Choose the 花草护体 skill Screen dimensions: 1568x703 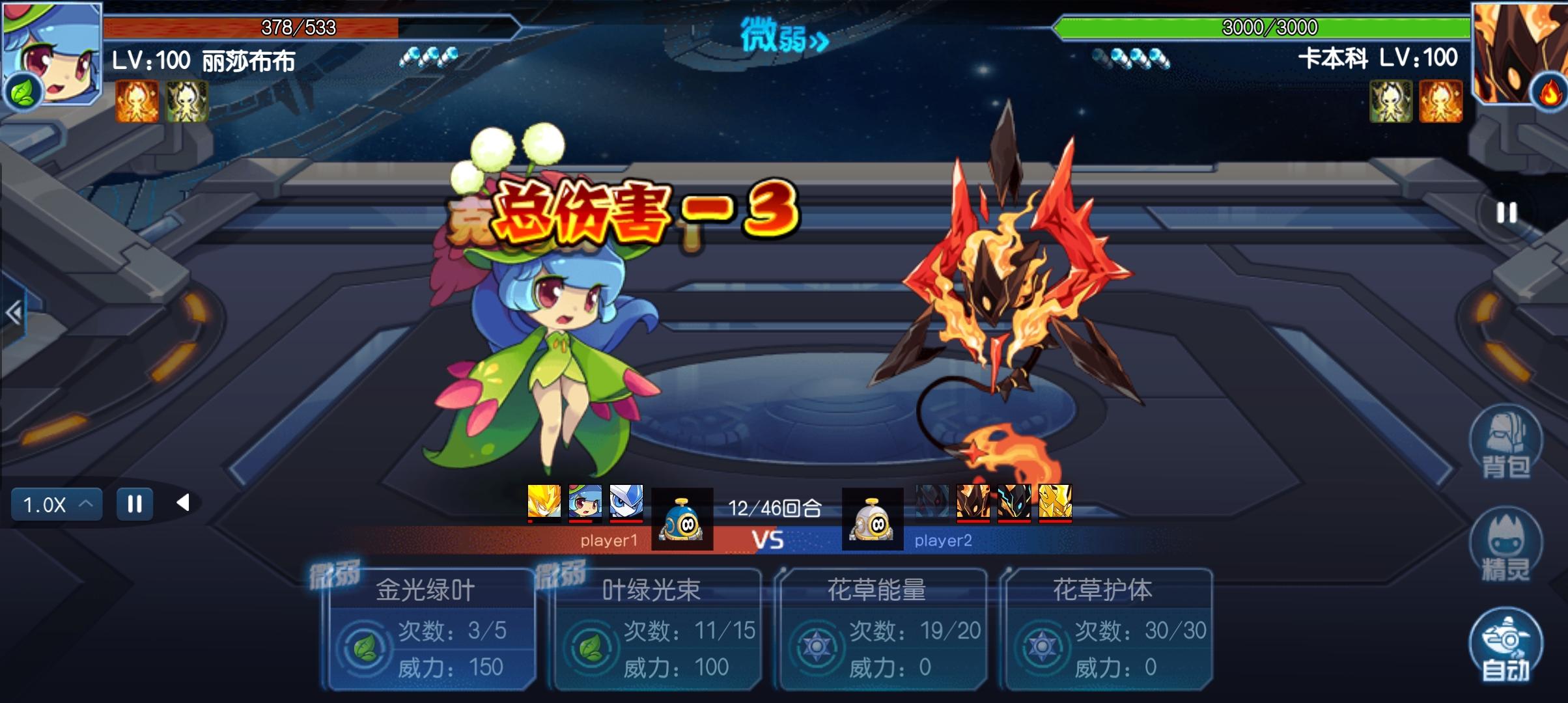[1108, 629]
